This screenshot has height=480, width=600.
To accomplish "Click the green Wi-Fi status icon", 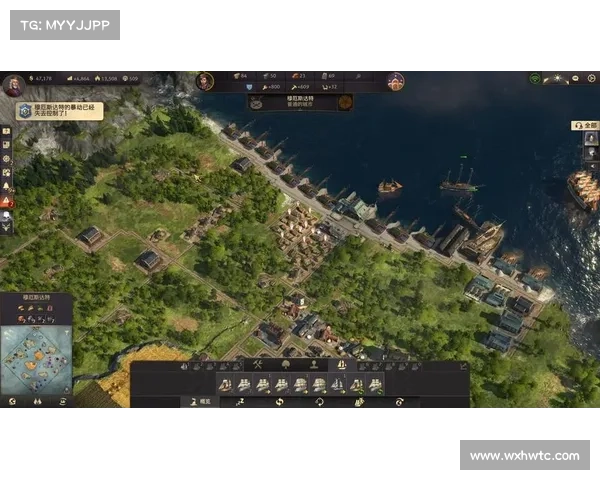I will [x=535, y=77].
